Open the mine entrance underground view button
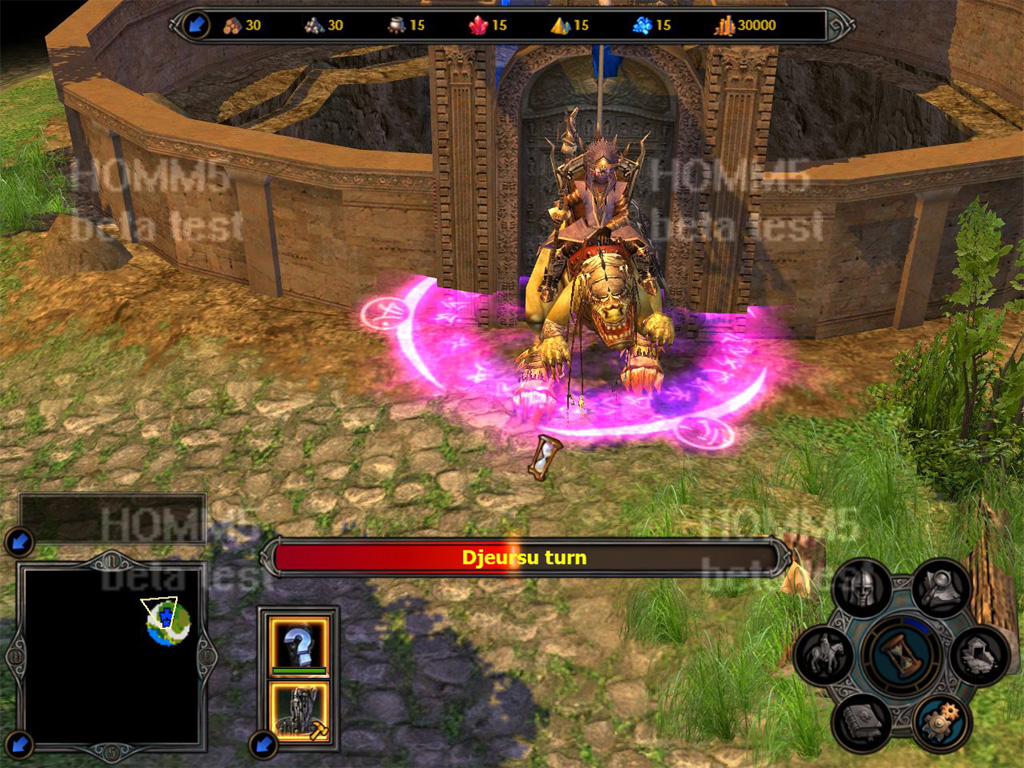Screen dimensions: 1024x768 [x=979, y=656]
